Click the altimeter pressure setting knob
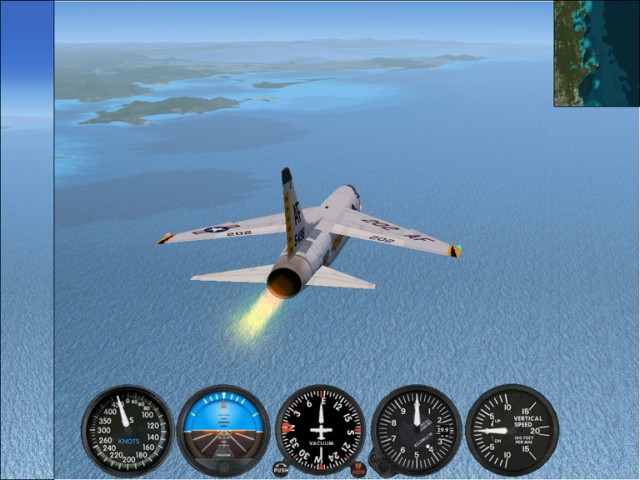Image resolution: width=640 pixels, height=480 pixels. point(379,462)
